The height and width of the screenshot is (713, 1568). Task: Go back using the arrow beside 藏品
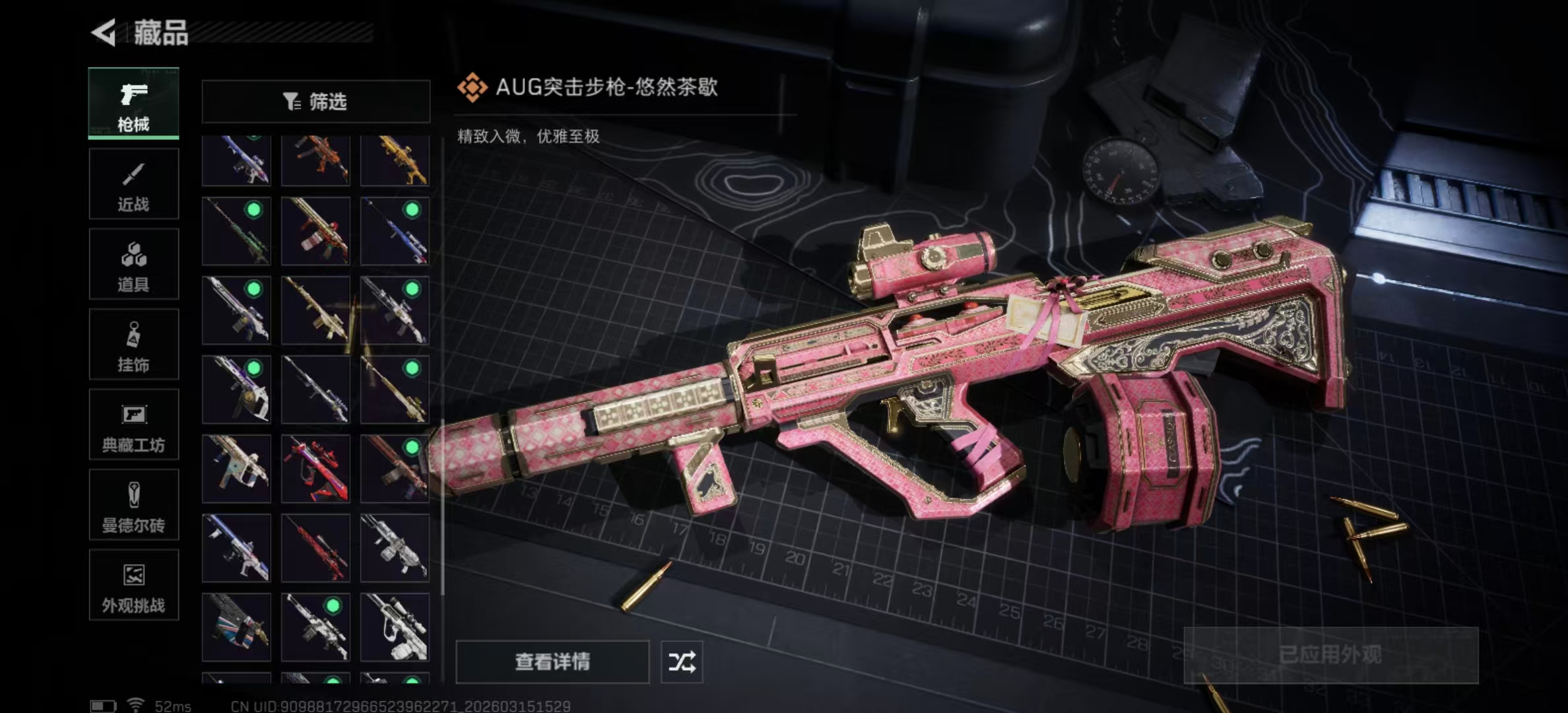point(104,32)
